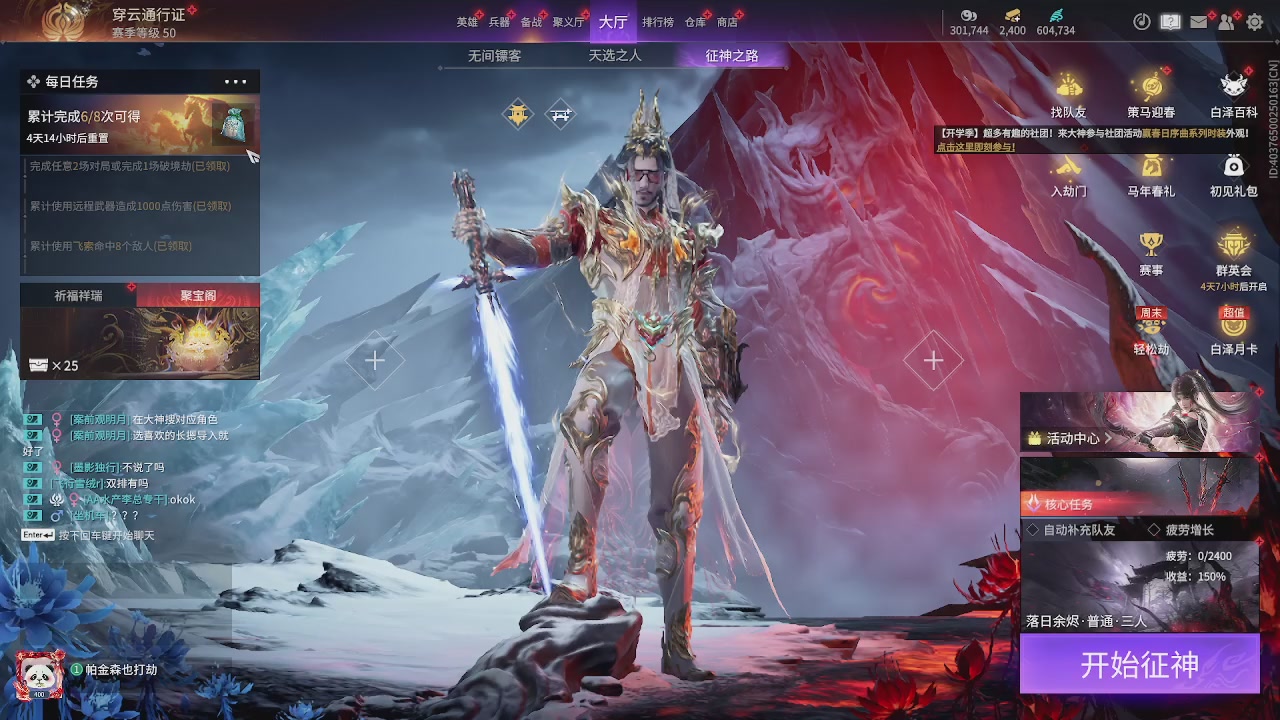Start the match with 开始征神
The height and width of the screenshot is (720, 1280).
pos(1139,664)
